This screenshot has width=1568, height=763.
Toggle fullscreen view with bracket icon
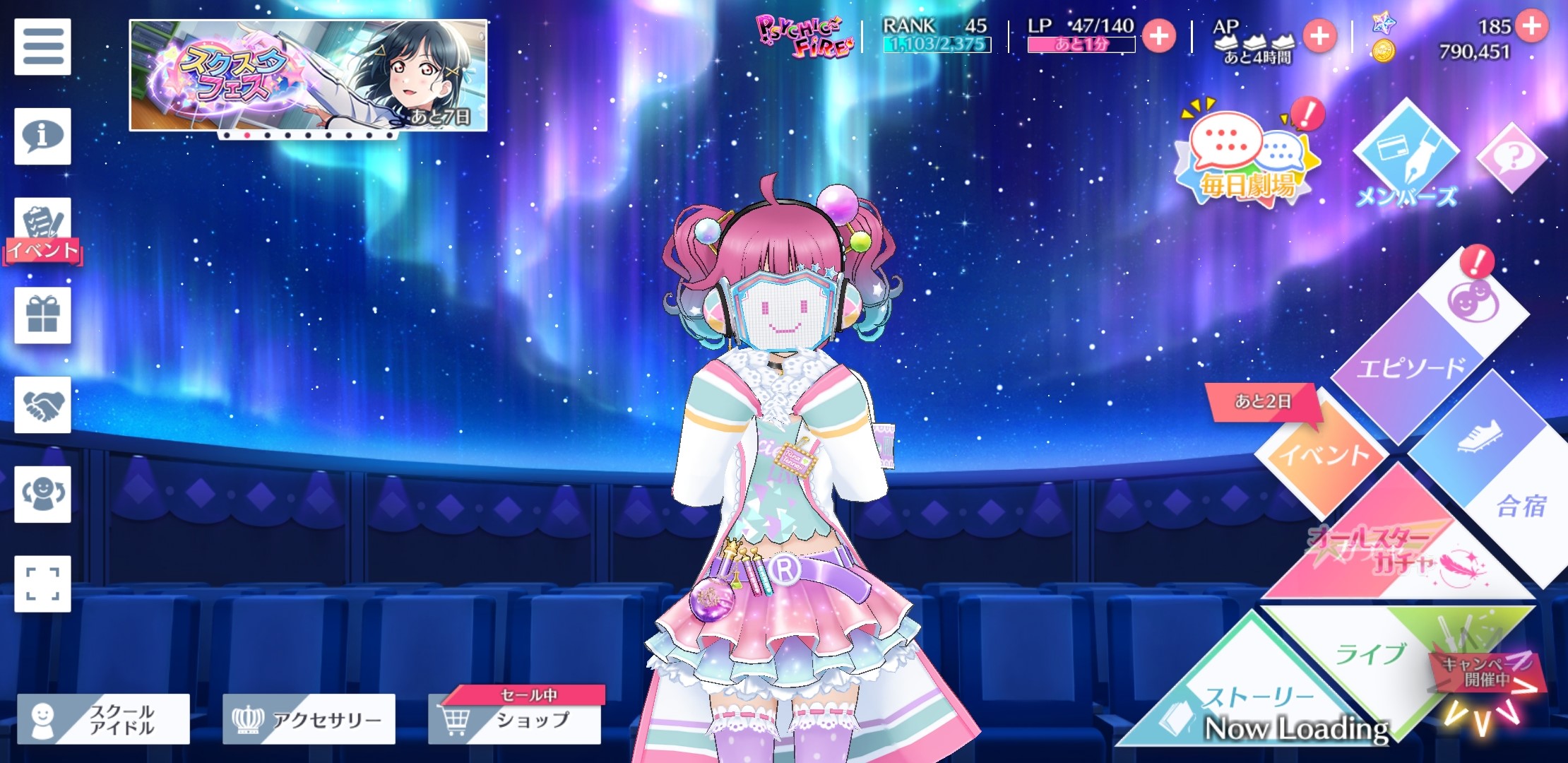tap(42, 584)
